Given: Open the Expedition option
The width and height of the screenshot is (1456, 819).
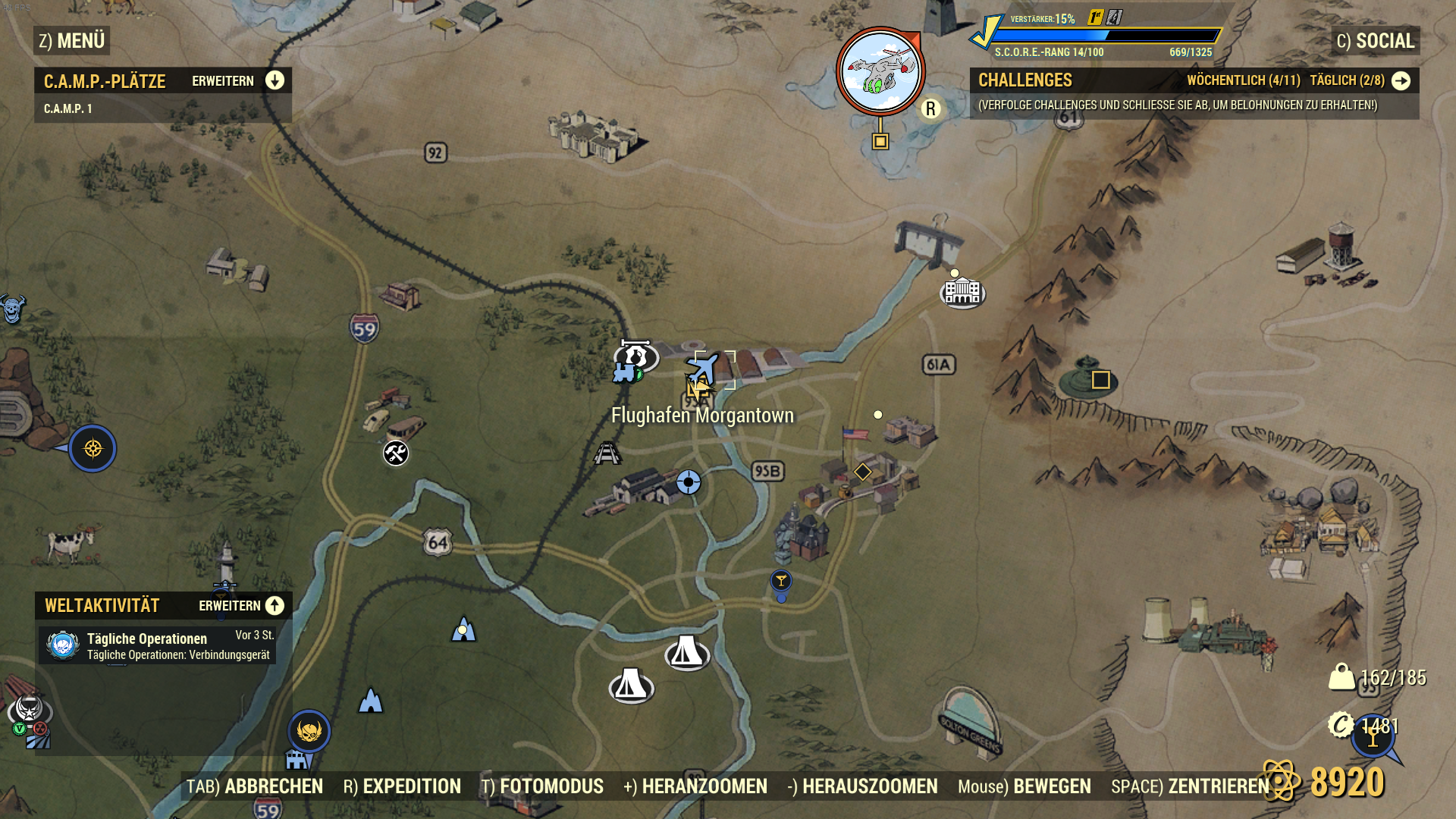Looking at the screenshot, I should [x=402, y=786].
